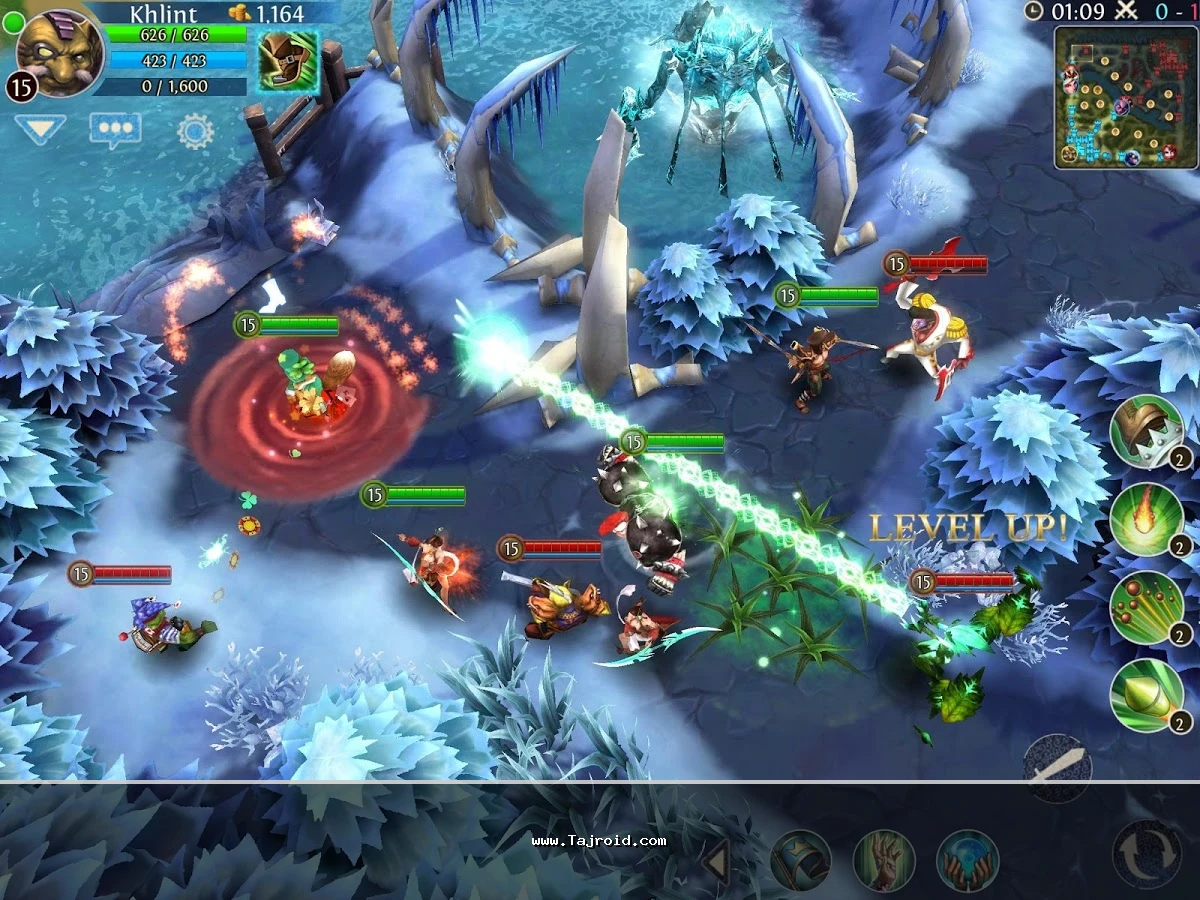The width and height of the screenshot is (1200, 900).
Task: Use the glowing orb in hands spell
Action: [967, 860]
